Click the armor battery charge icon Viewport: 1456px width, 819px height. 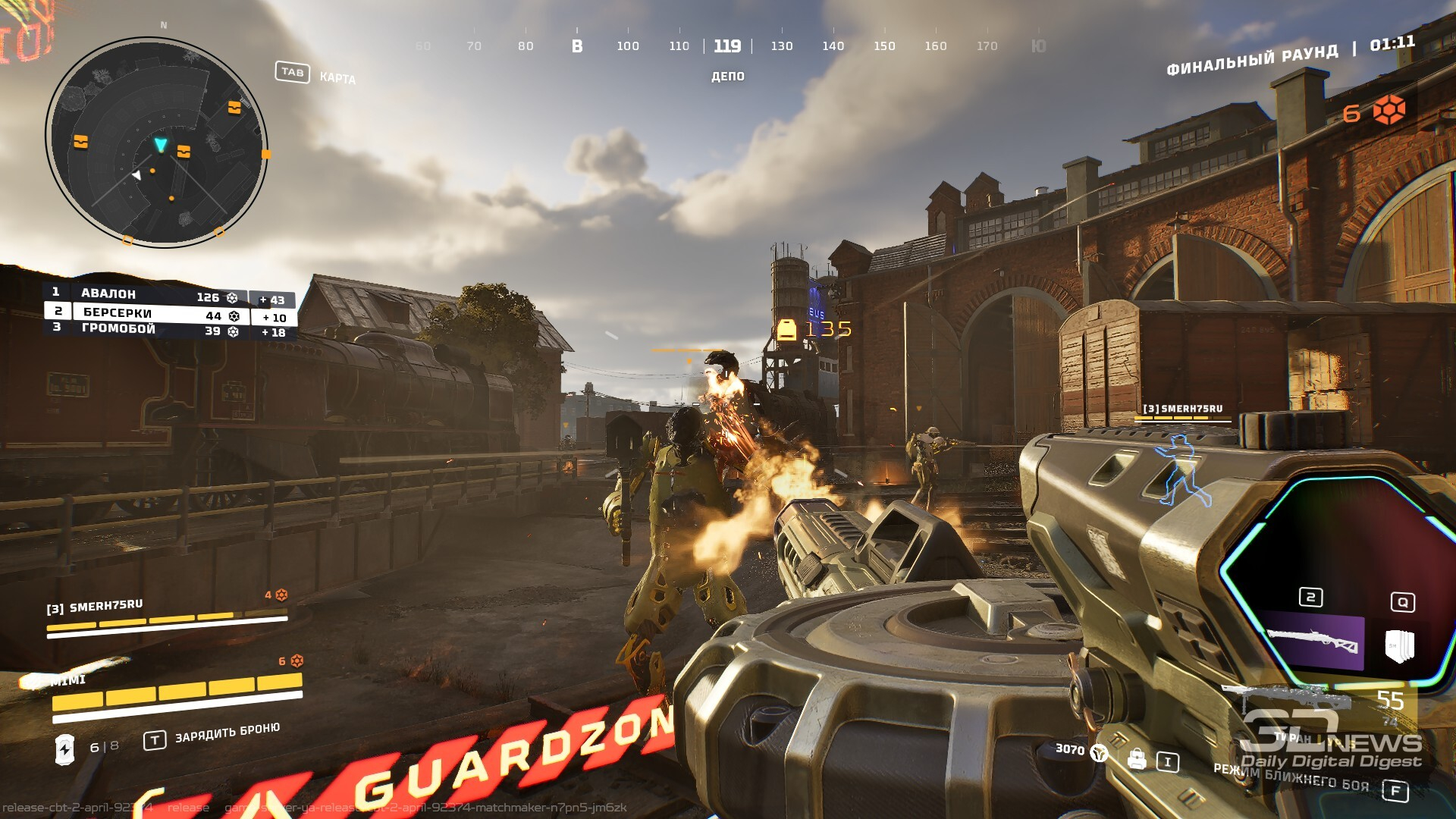pos(65,749)
